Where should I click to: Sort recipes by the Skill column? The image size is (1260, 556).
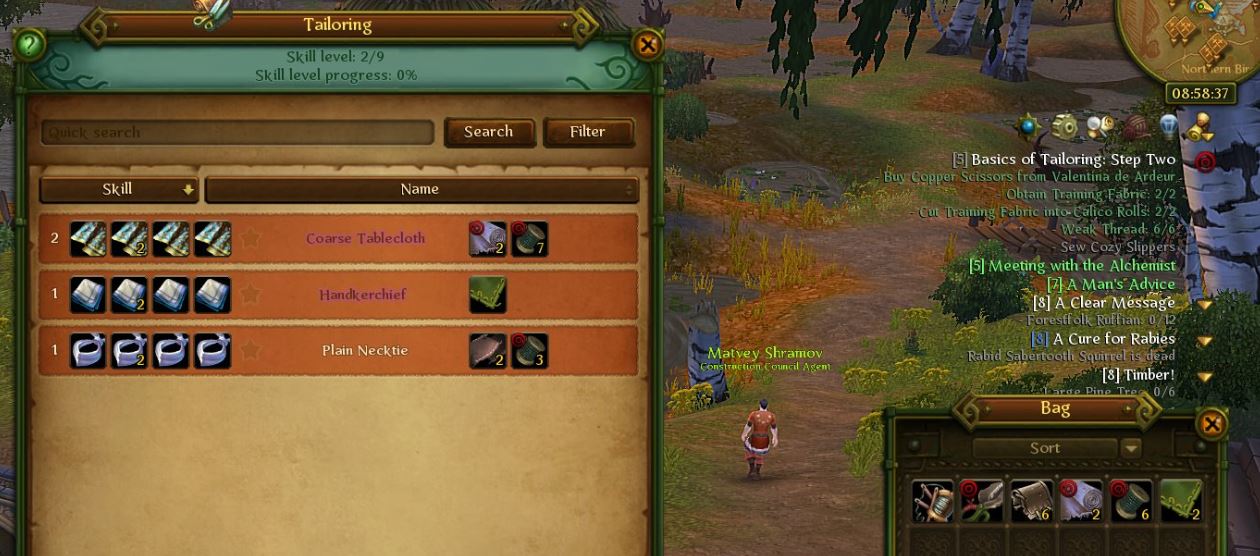click(x=119, y=189)
